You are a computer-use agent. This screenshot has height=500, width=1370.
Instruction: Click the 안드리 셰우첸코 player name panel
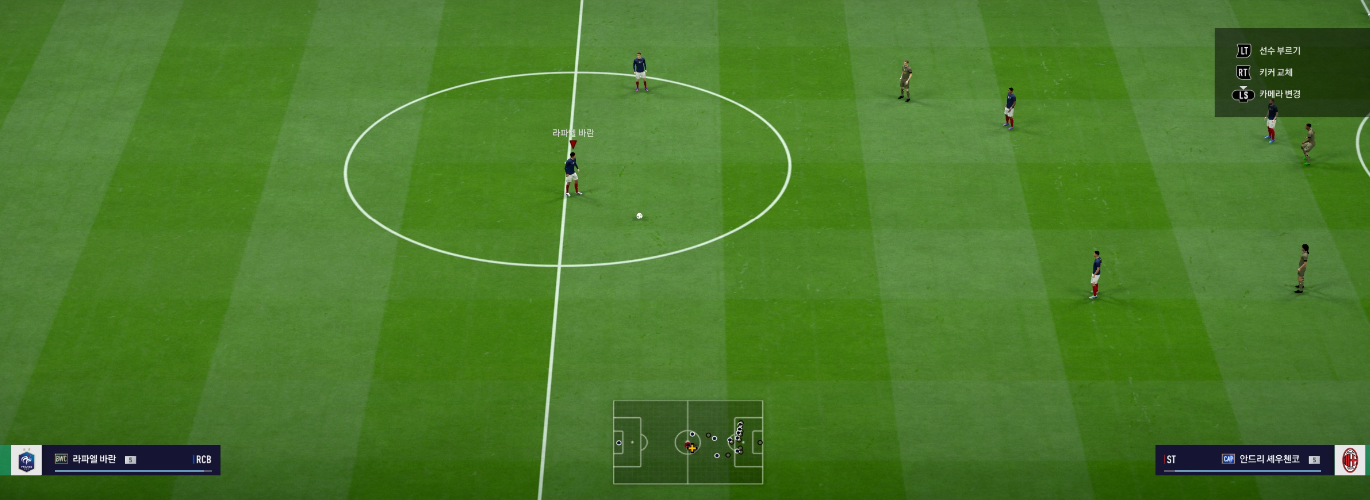(x=1245, y=460)
